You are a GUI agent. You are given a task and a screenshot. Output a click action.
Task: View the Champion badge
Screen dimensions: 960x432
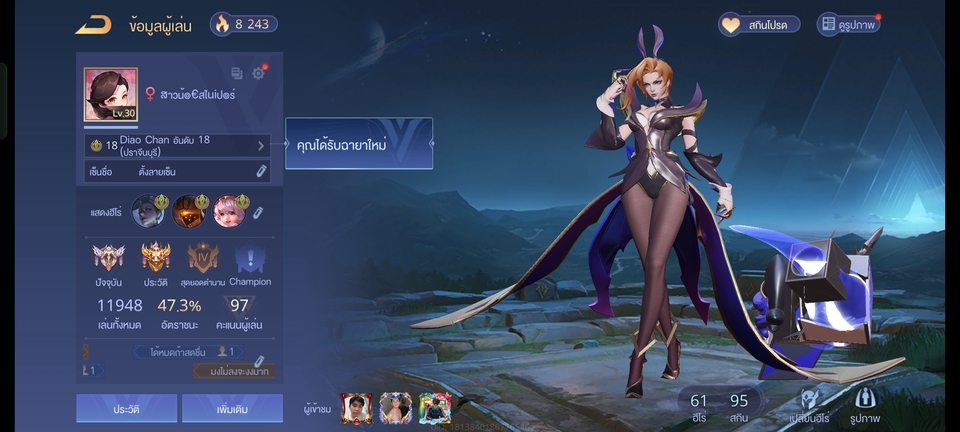click(x=249, y=259)
